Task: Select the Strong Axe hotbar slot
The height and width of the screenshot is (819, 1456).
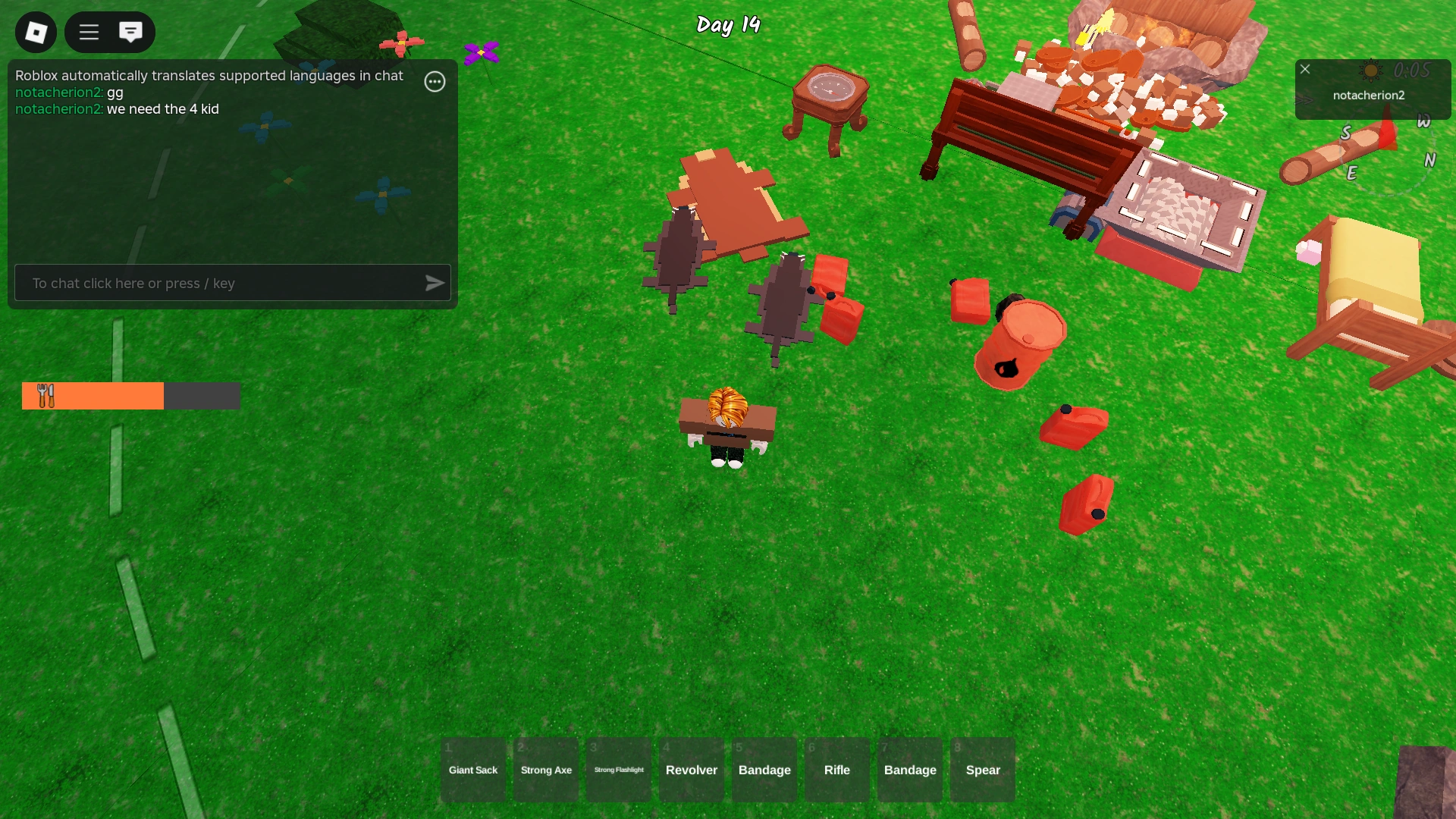Action: tap(545, 770)
